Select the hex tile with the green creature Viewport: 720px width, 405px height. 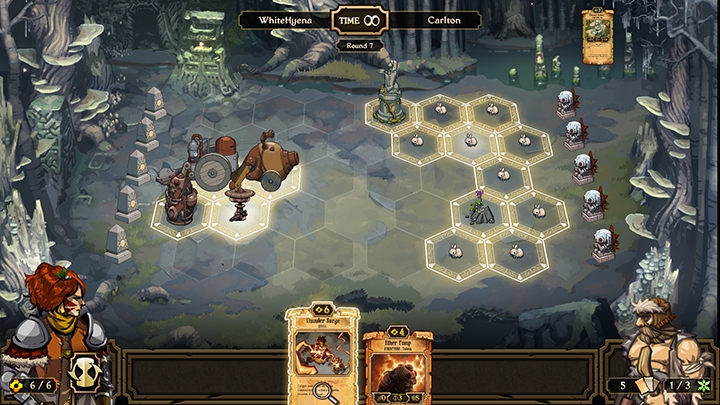pos(480,212)
